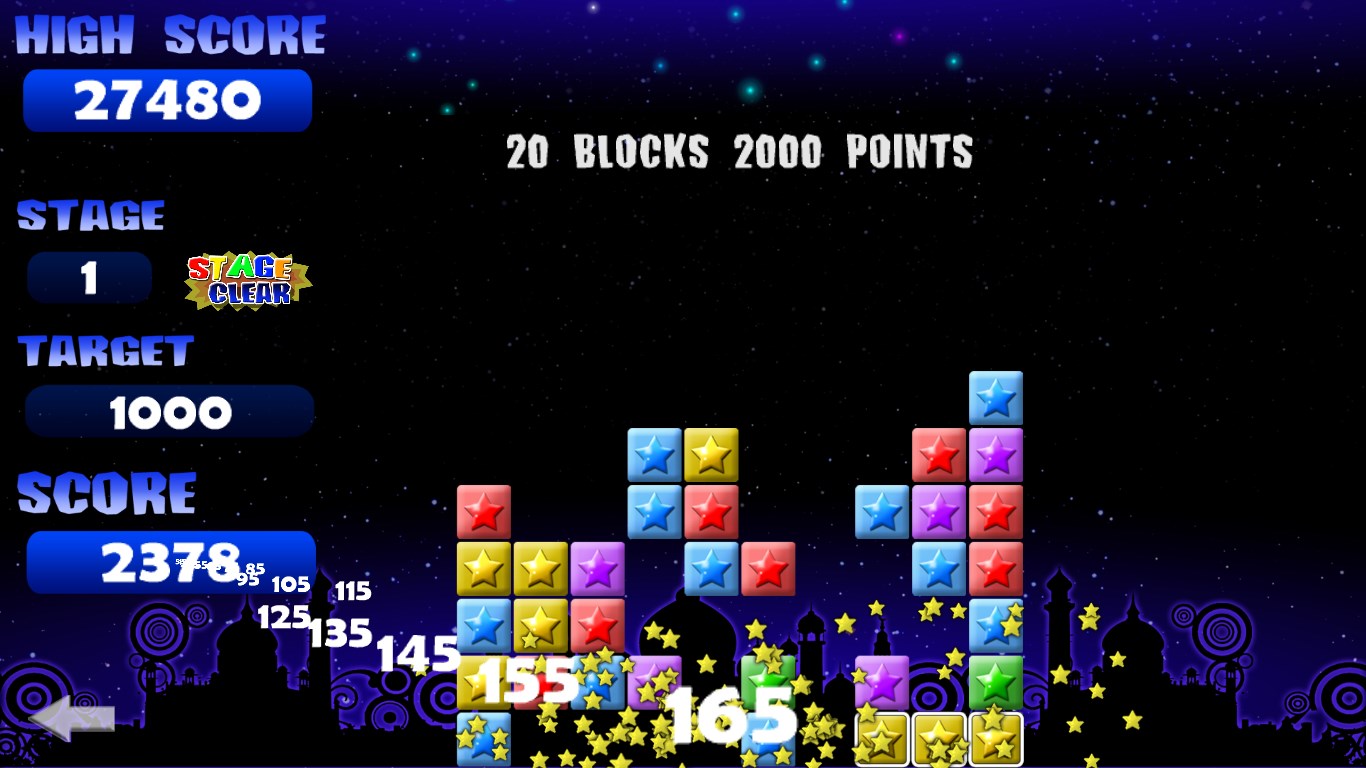This screenshot has height=768, width=1366.
Task: Pop the yellow star block directly above a red block
Action: click(711, 455)
